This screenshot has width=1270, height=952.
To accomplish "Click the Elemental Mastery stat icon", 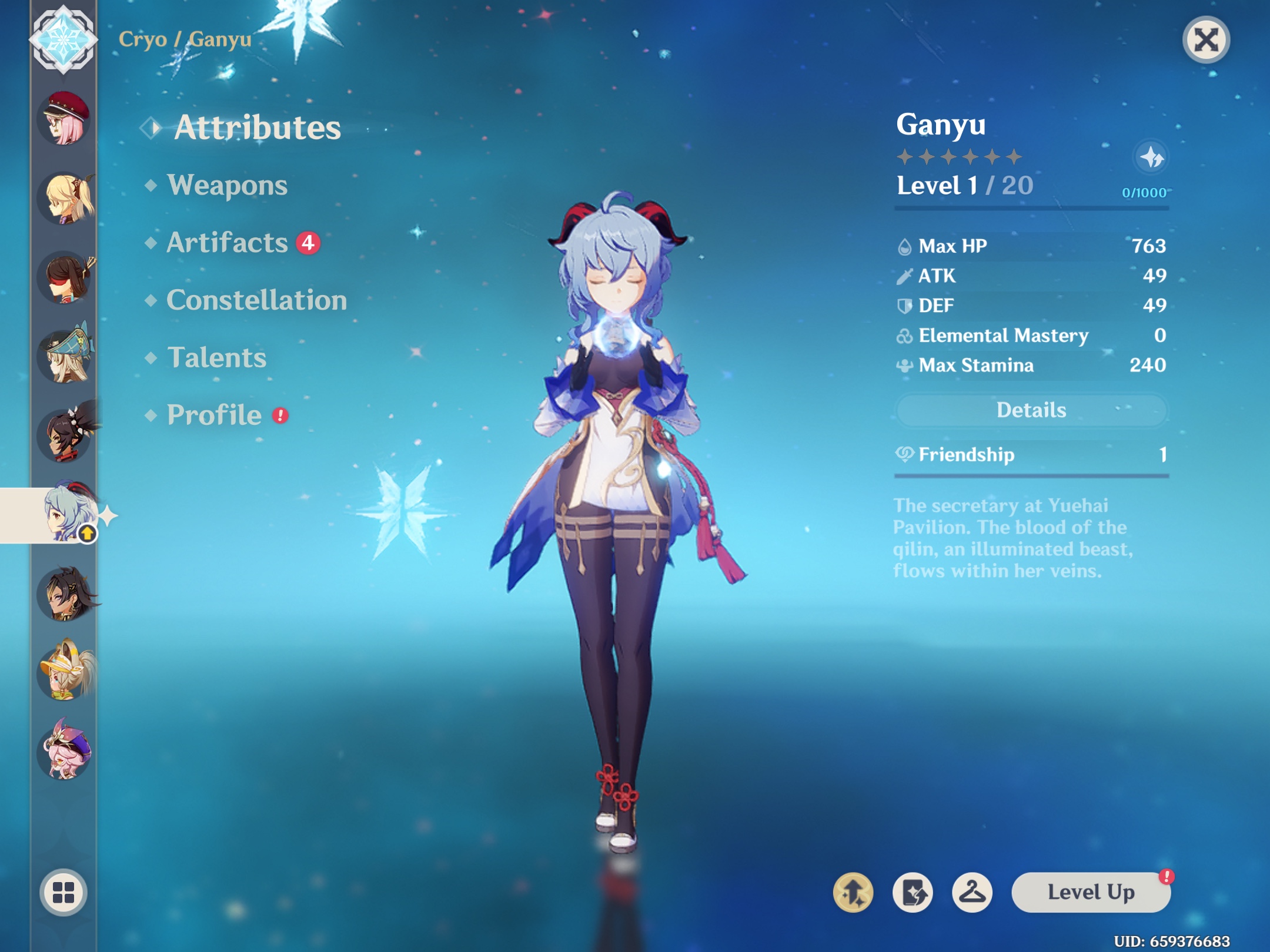I will point(905,335).
